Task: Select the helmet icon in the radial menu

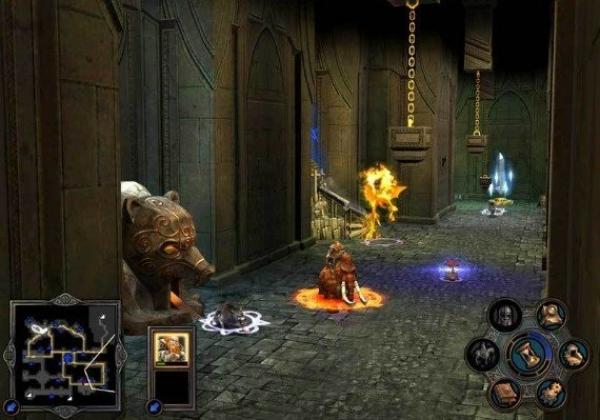Action: [x=504, y=317]
